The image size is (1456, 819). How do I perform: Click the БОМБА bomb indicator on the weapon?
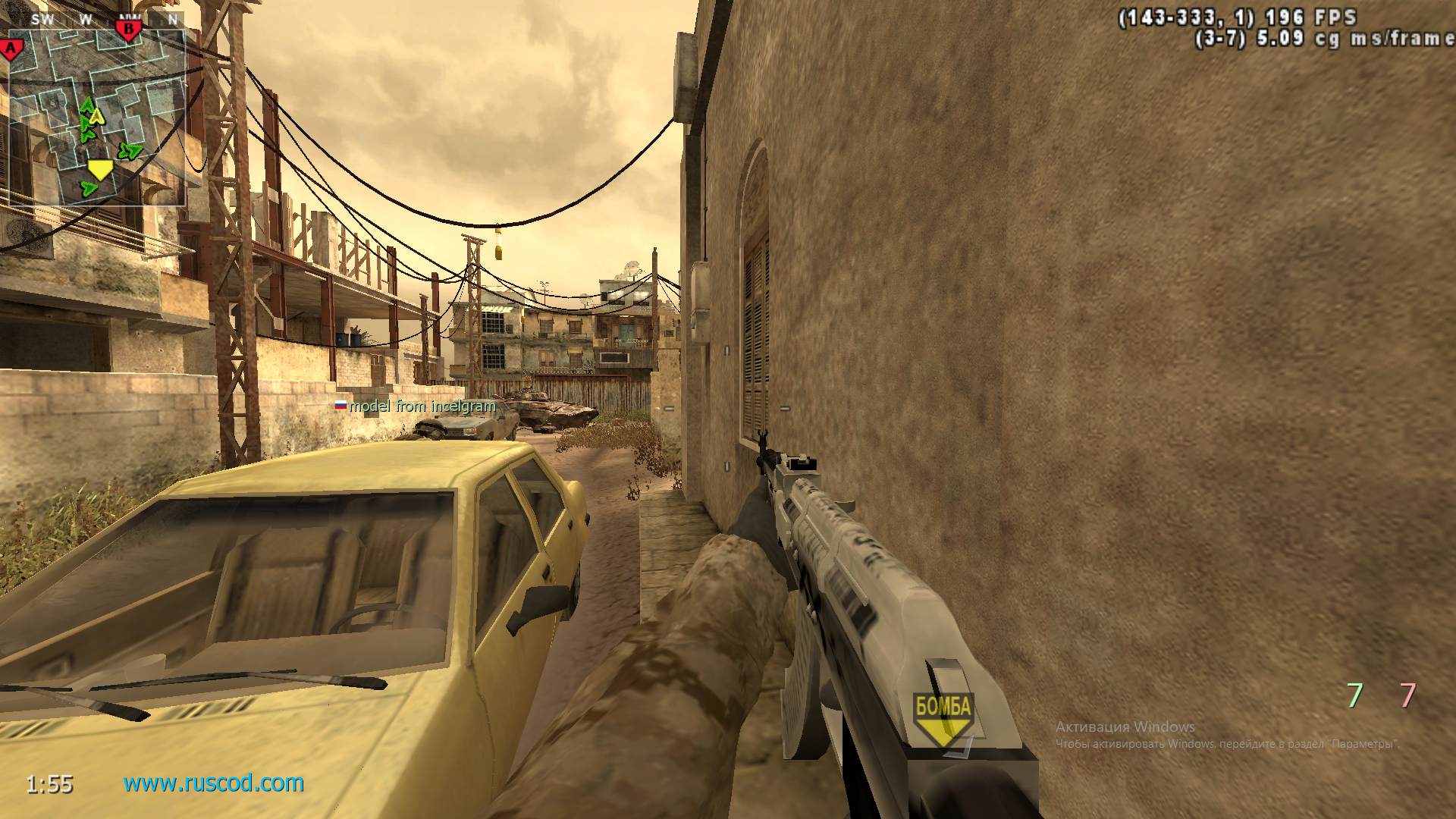pos(943,706)
